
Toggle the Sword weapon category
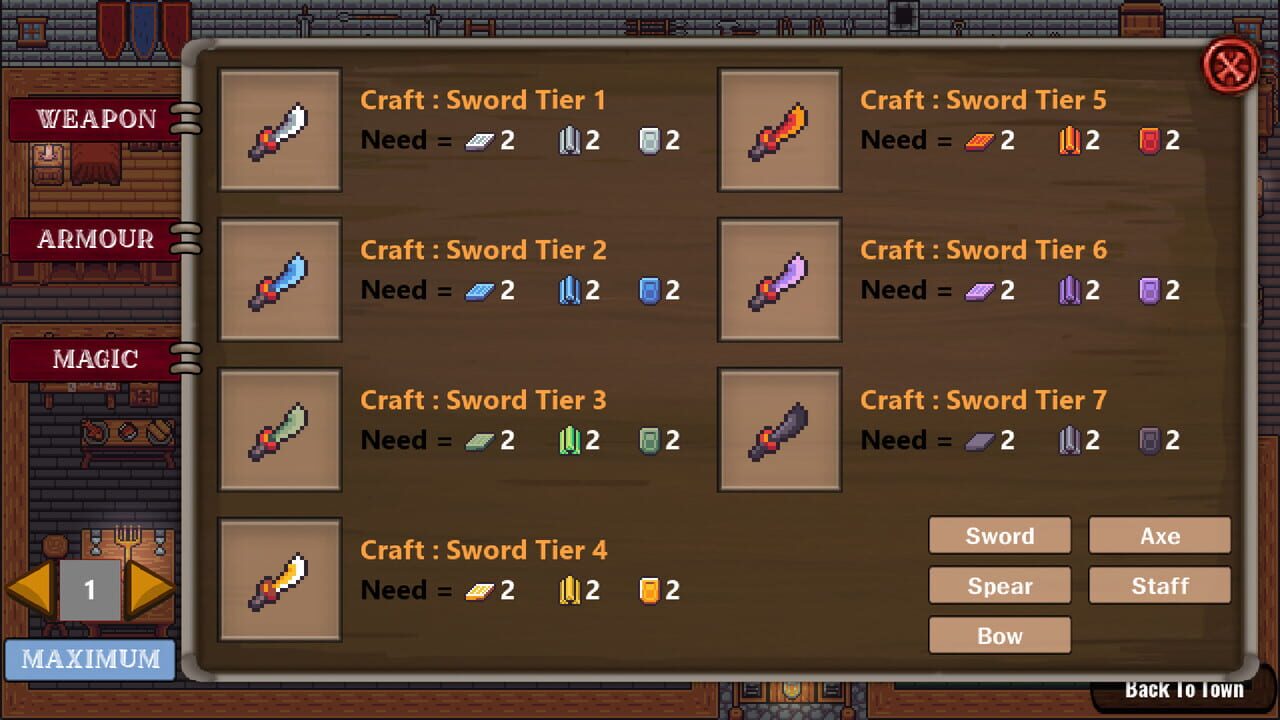[1000, 535]
